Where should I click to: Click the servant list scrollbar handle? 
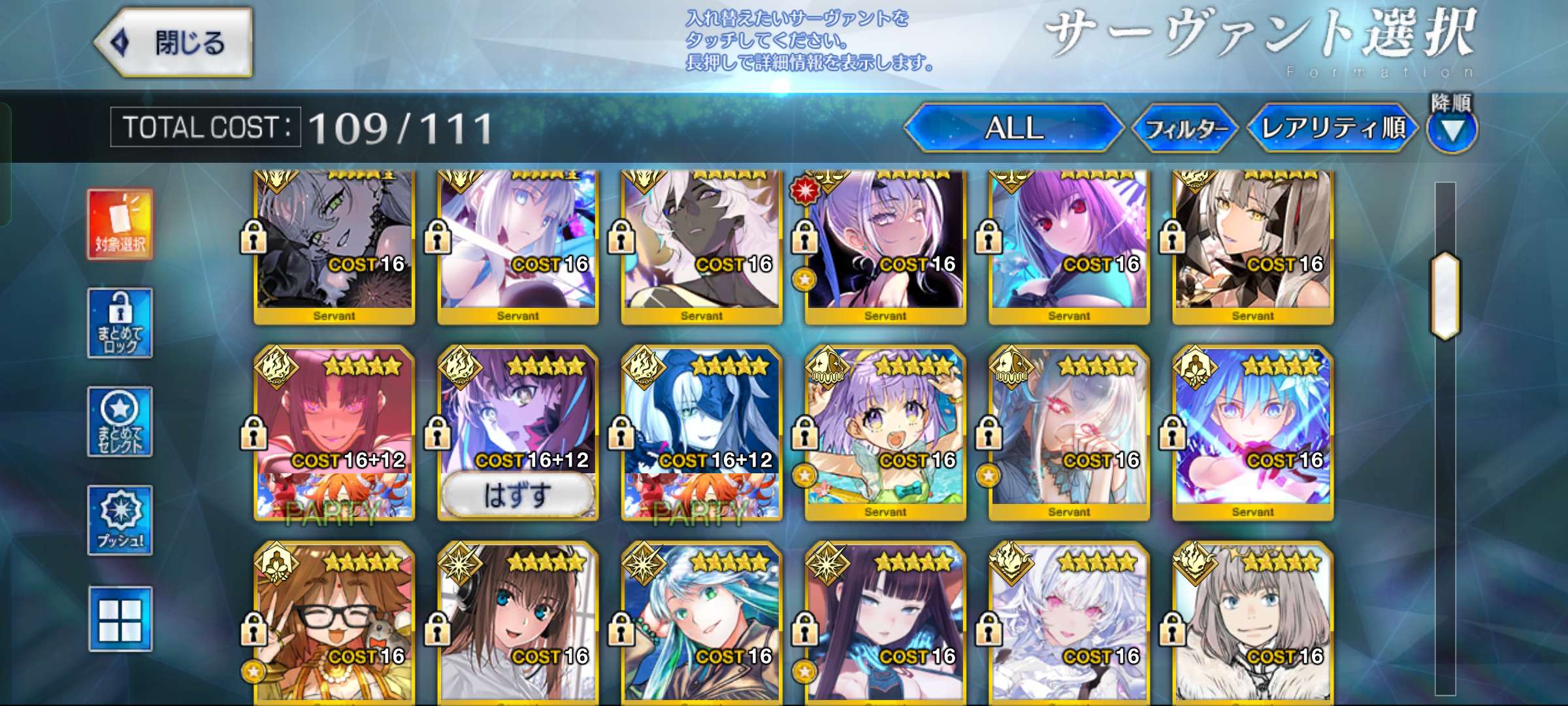1445,295
